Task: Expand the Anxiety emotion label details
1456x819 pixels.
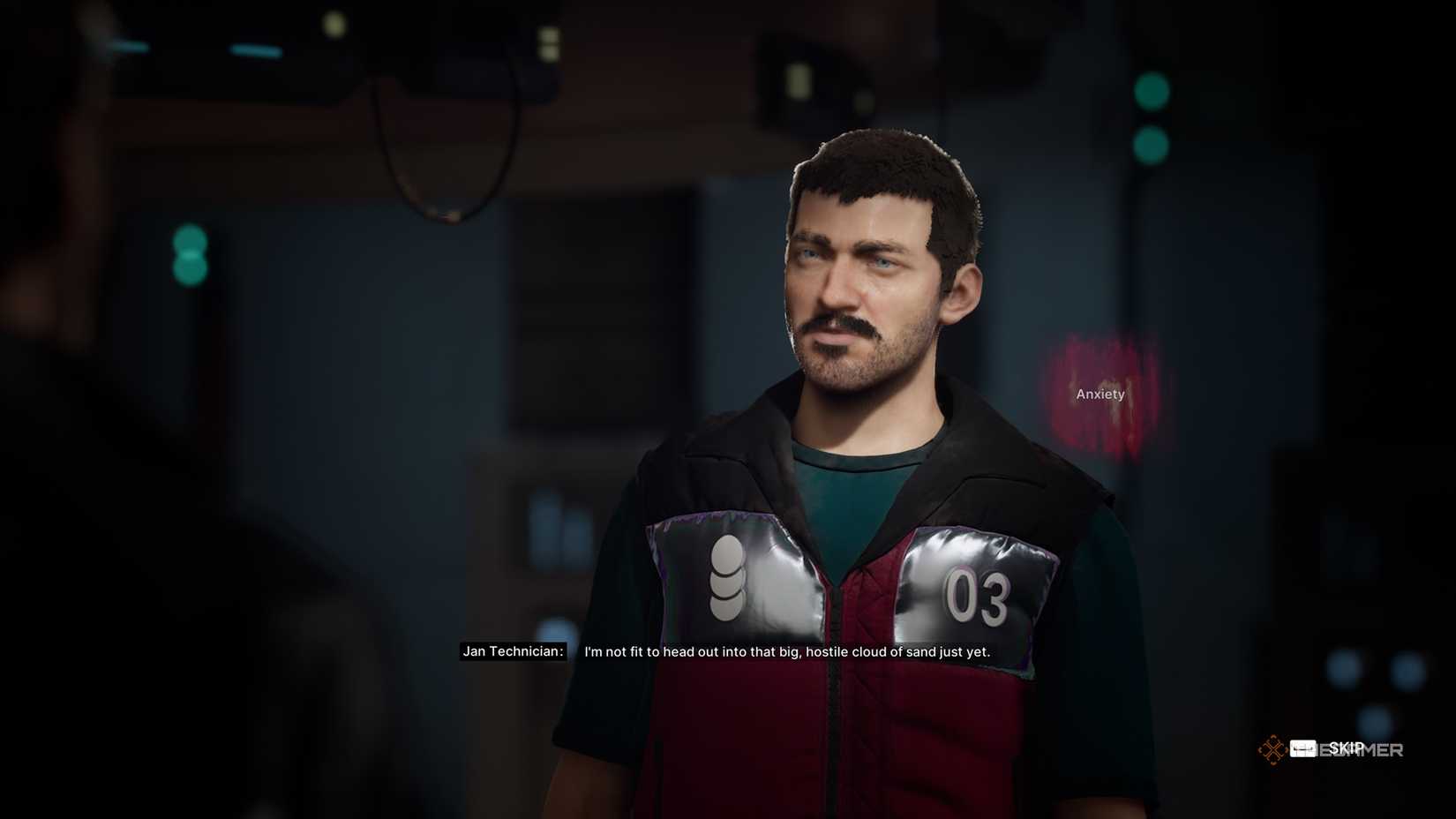Action: click(1100, 394)
